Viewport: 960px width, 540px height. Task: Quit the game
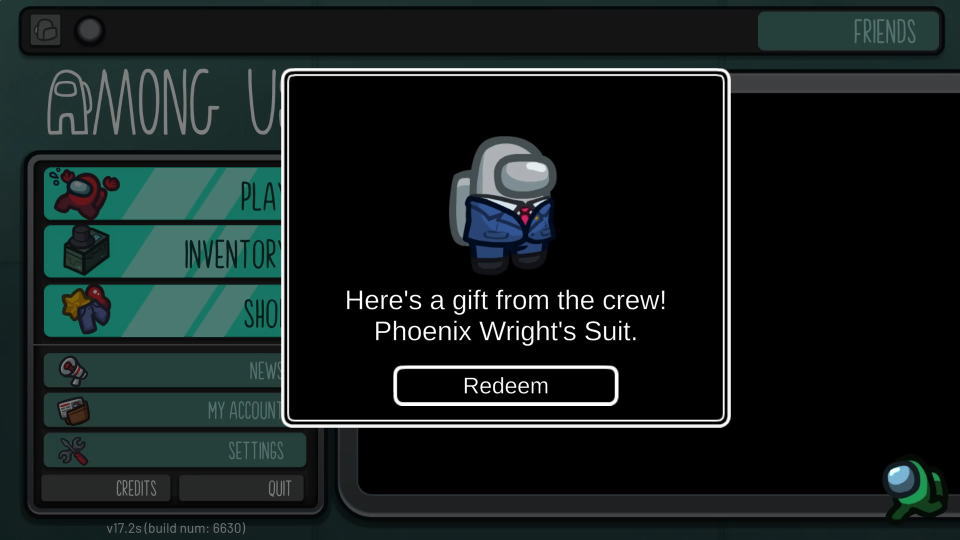(x=242, y=488)
